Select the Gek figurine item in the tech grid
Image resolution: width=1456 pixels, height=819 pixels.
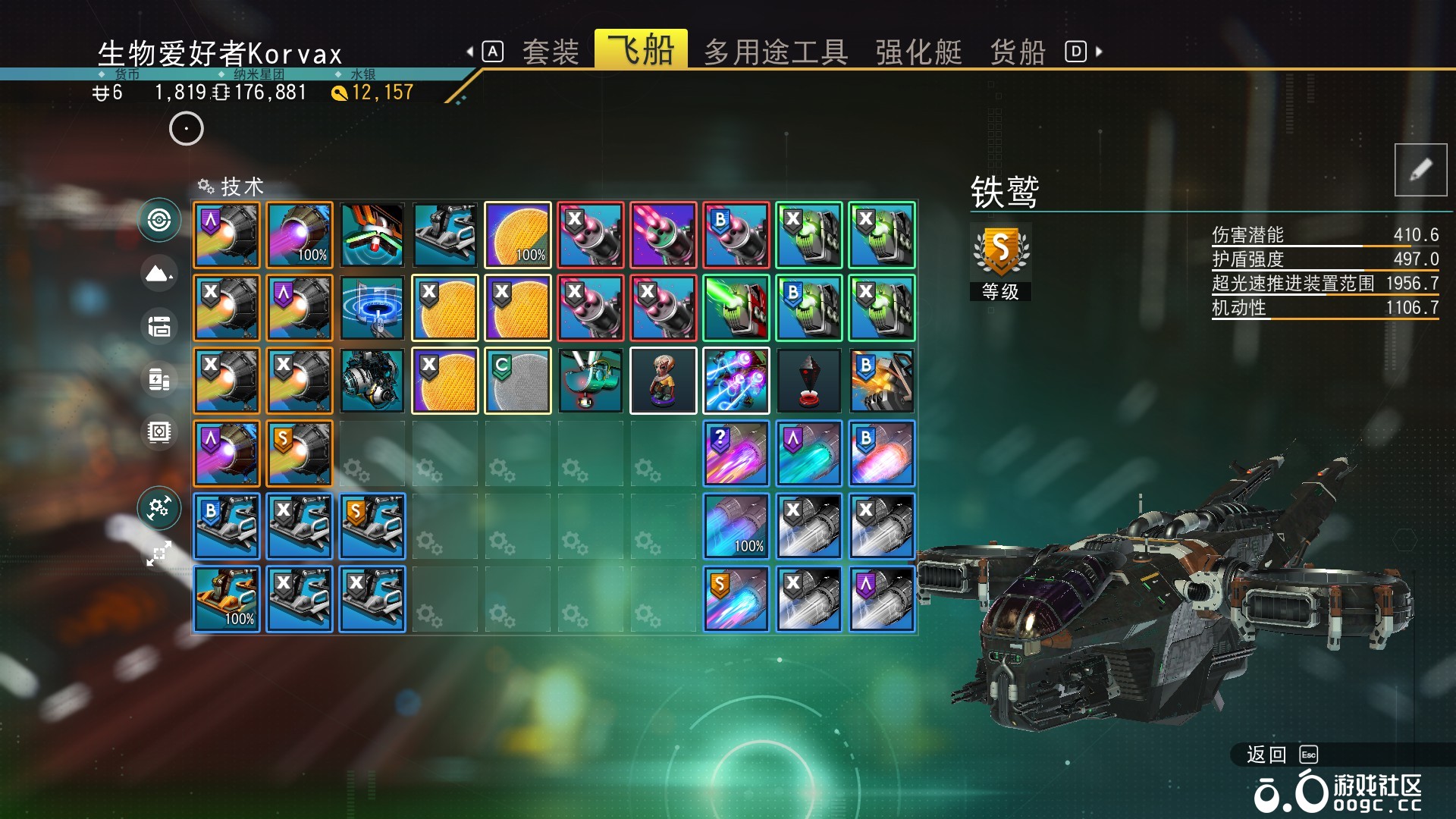(x=664, y=380)
